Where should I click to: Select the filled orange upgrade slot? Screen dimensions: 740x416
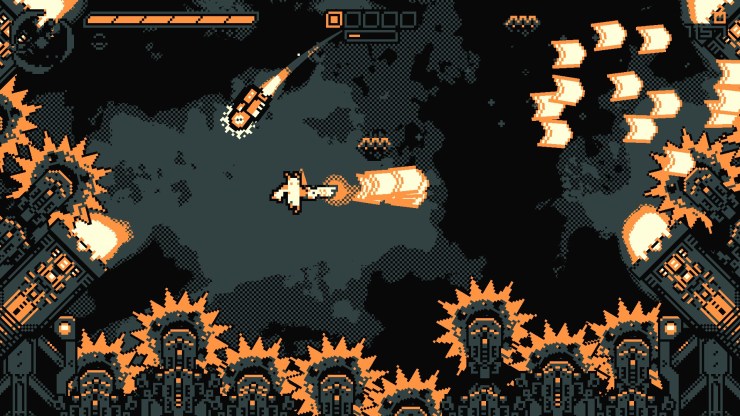pyautogui.click(x=334, y=19)
